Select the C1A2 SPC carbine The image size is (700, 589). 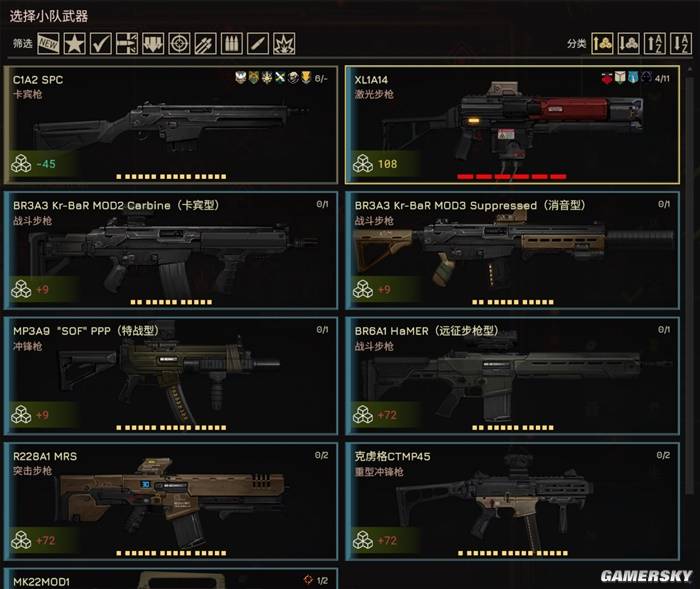coord(170,125)
